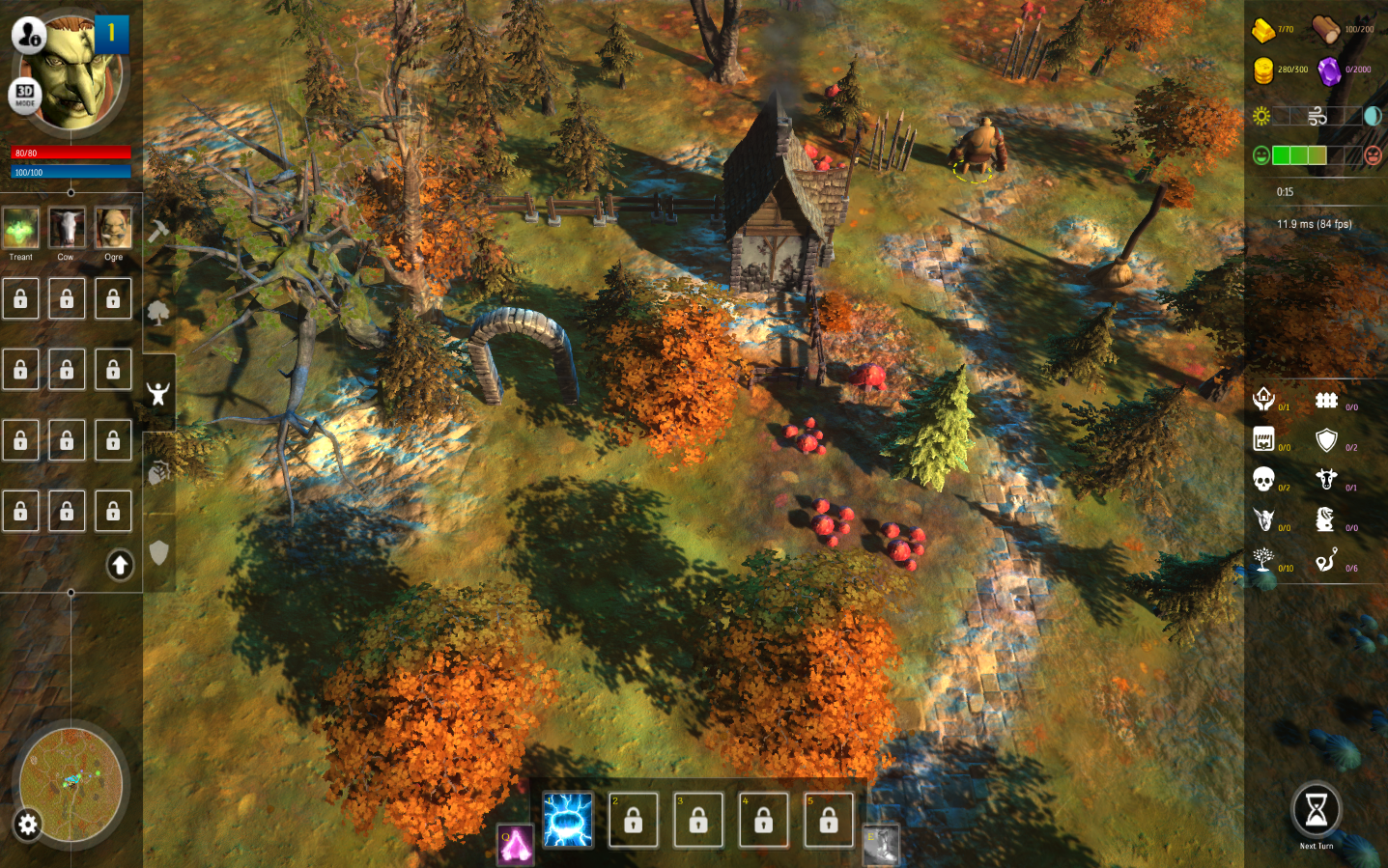Choose the Cow creature slot
Screen dimensions: 1388x868
67,228
